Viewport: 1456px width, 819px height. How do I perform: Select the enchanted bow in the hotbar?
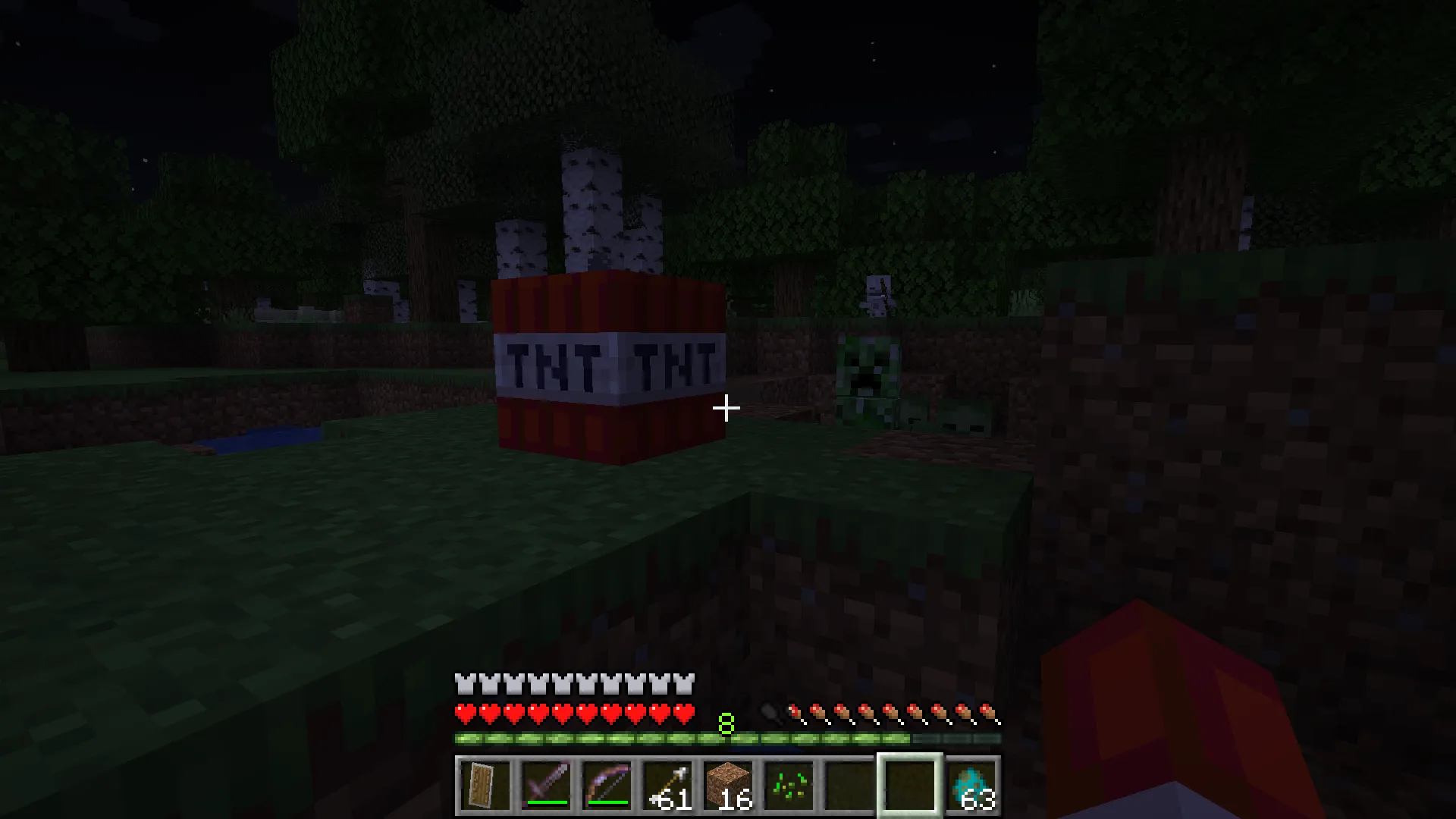[607, 781]
